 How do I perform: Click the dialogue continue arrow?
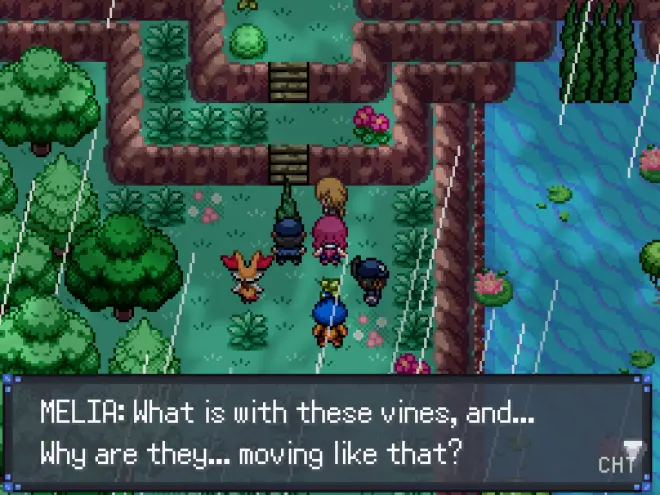(631, 449)
